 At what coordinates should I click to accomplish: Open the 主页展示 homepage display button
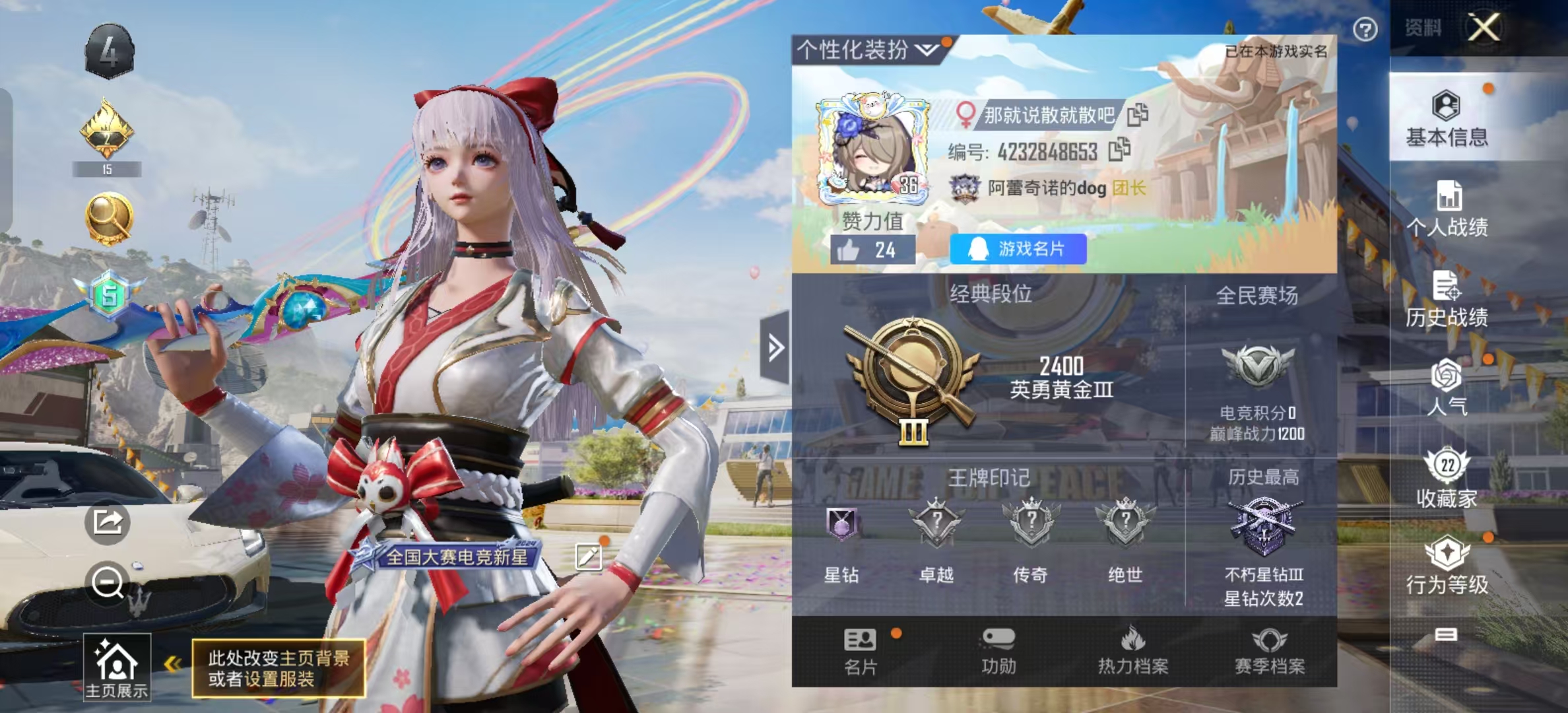click(x=117, y=667)
